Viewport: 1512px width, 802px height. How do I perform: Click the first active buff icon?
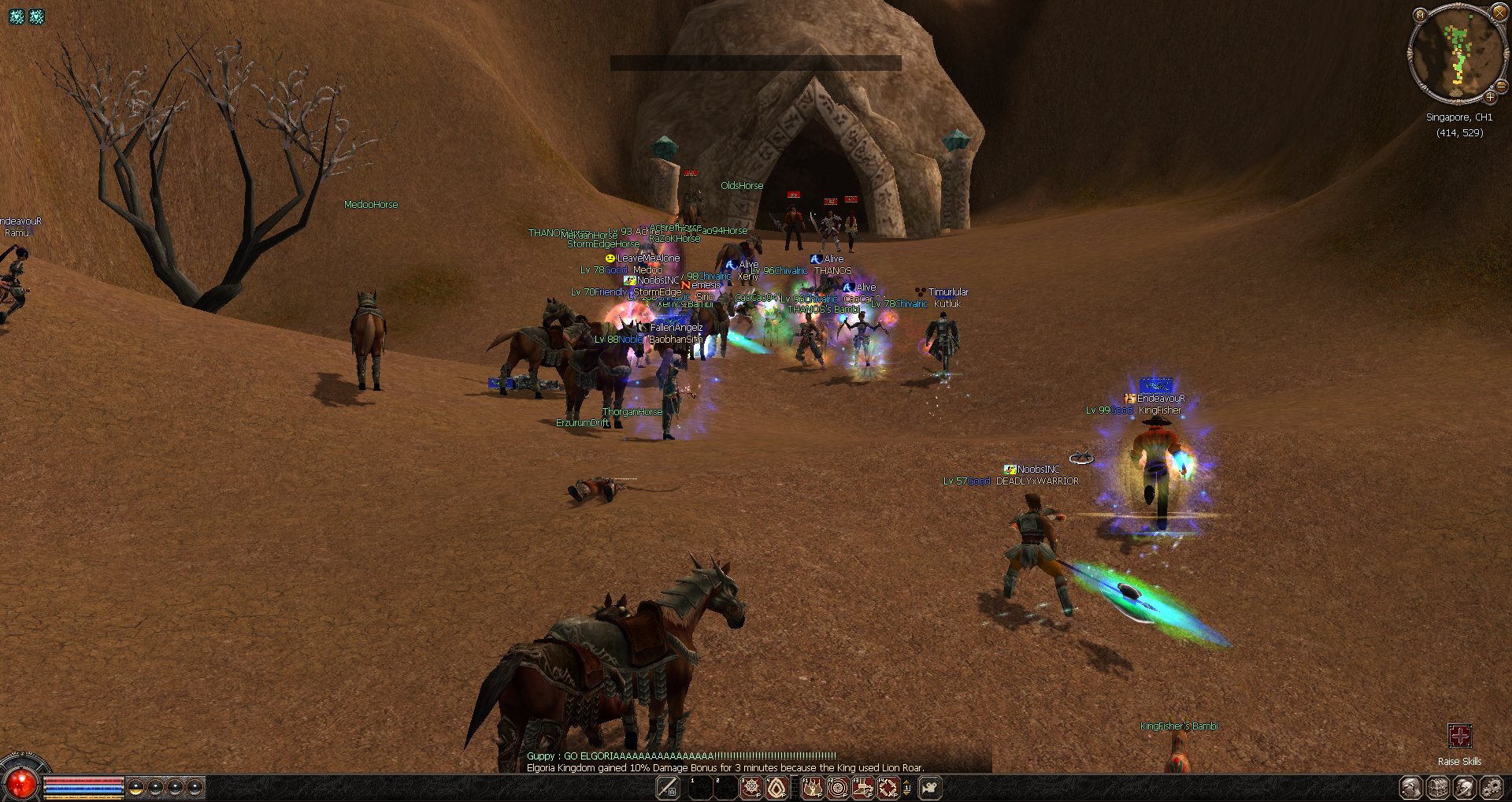17,16
